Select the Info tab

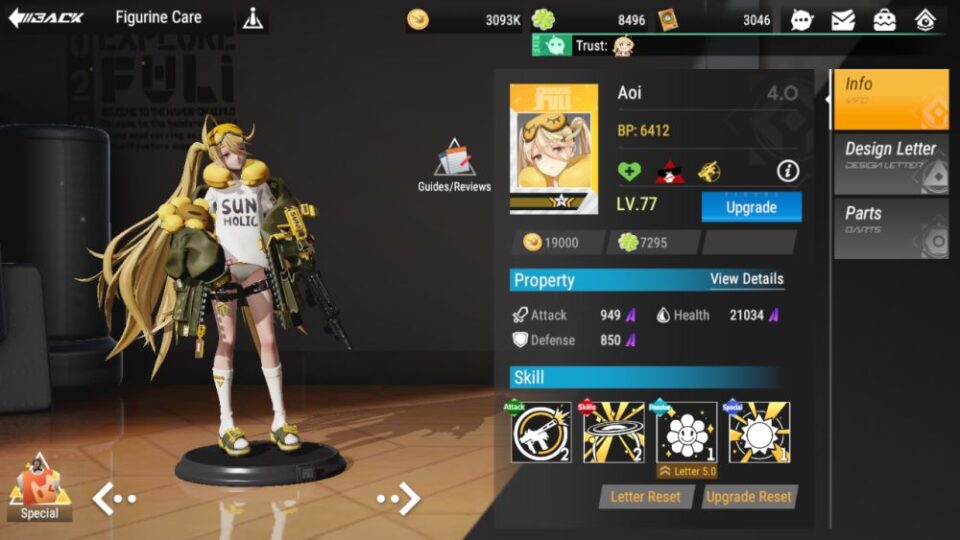coord(890,95)
